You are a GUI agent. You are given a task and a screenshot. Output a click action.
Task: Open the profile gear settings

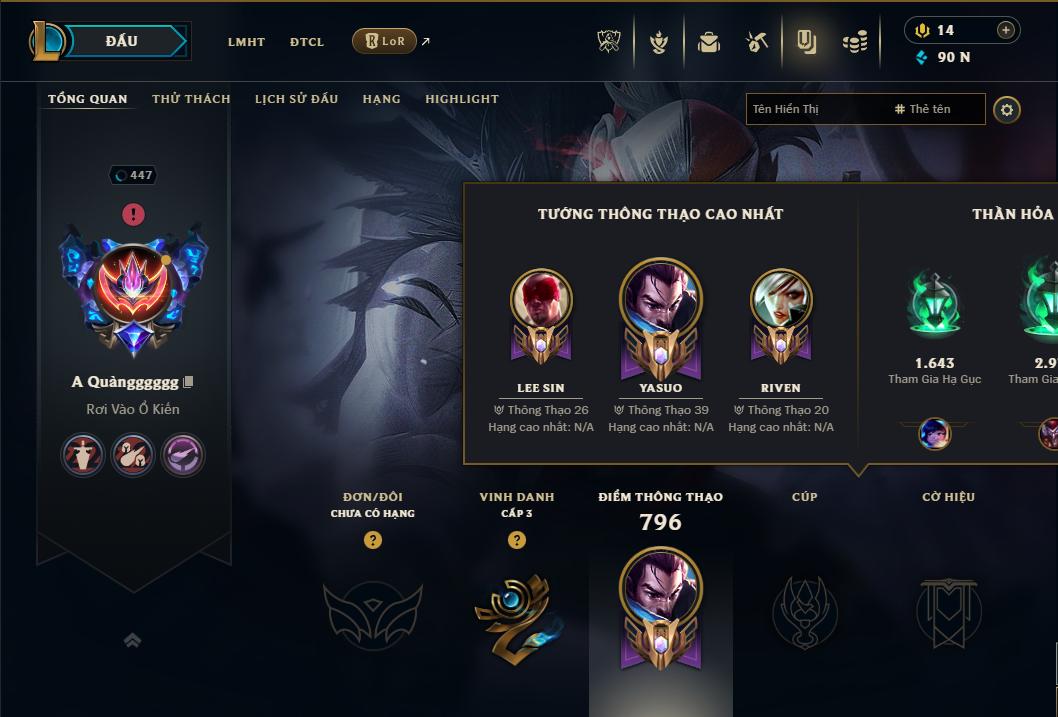click(1007, 109)
